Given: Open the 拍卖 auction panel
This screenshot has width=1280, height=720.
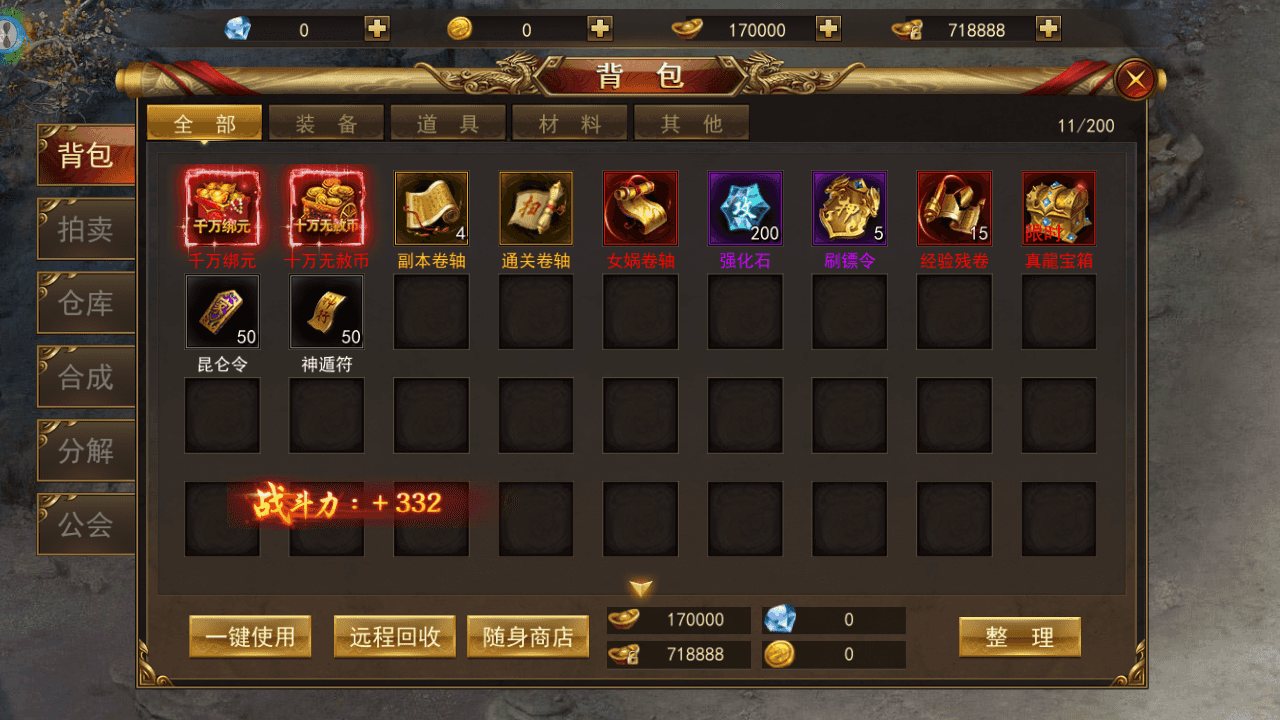Looking at the screenshot, I should tap(85, 229).
